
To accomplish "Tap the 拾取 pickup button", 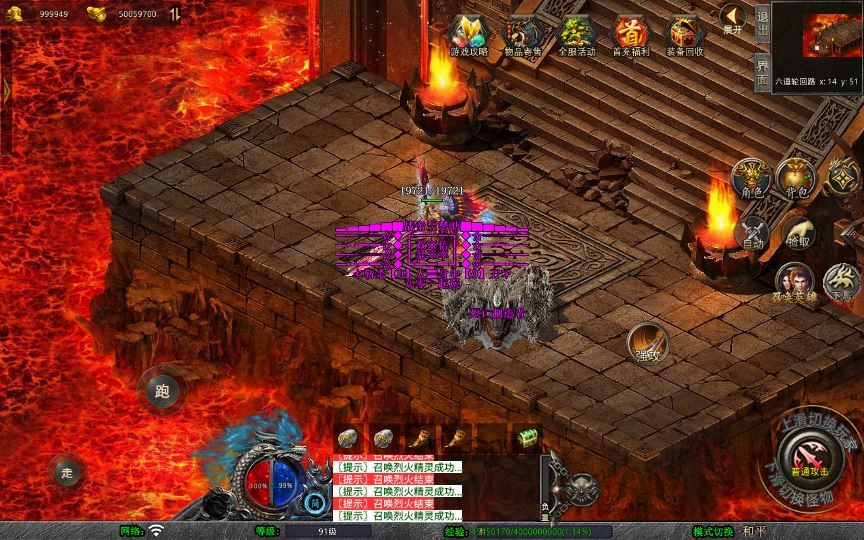I will pyautogui.click(x=799, y=232).
